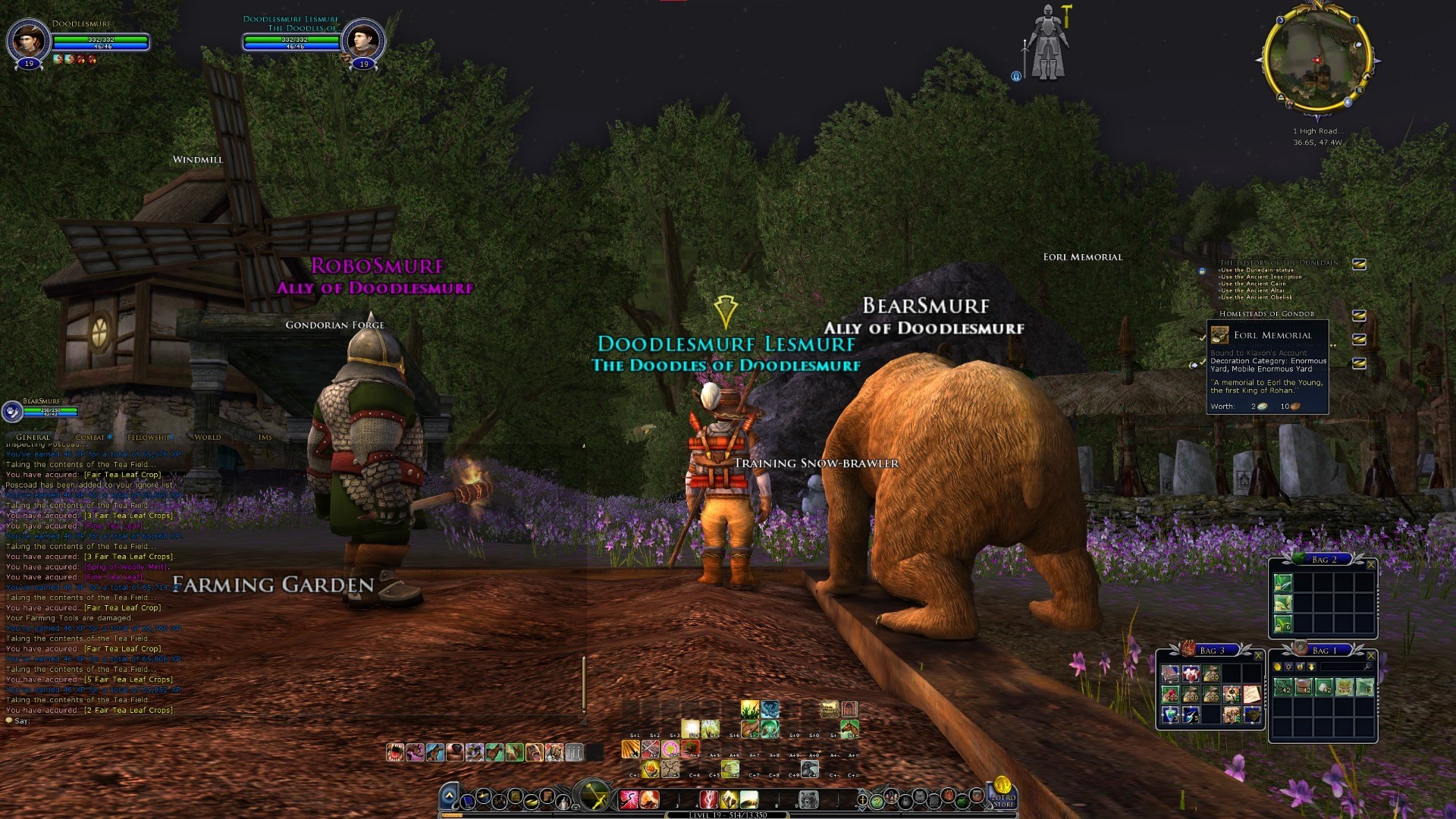
Task: Switch to the Combat chat tab
Action: click(90, 438)
